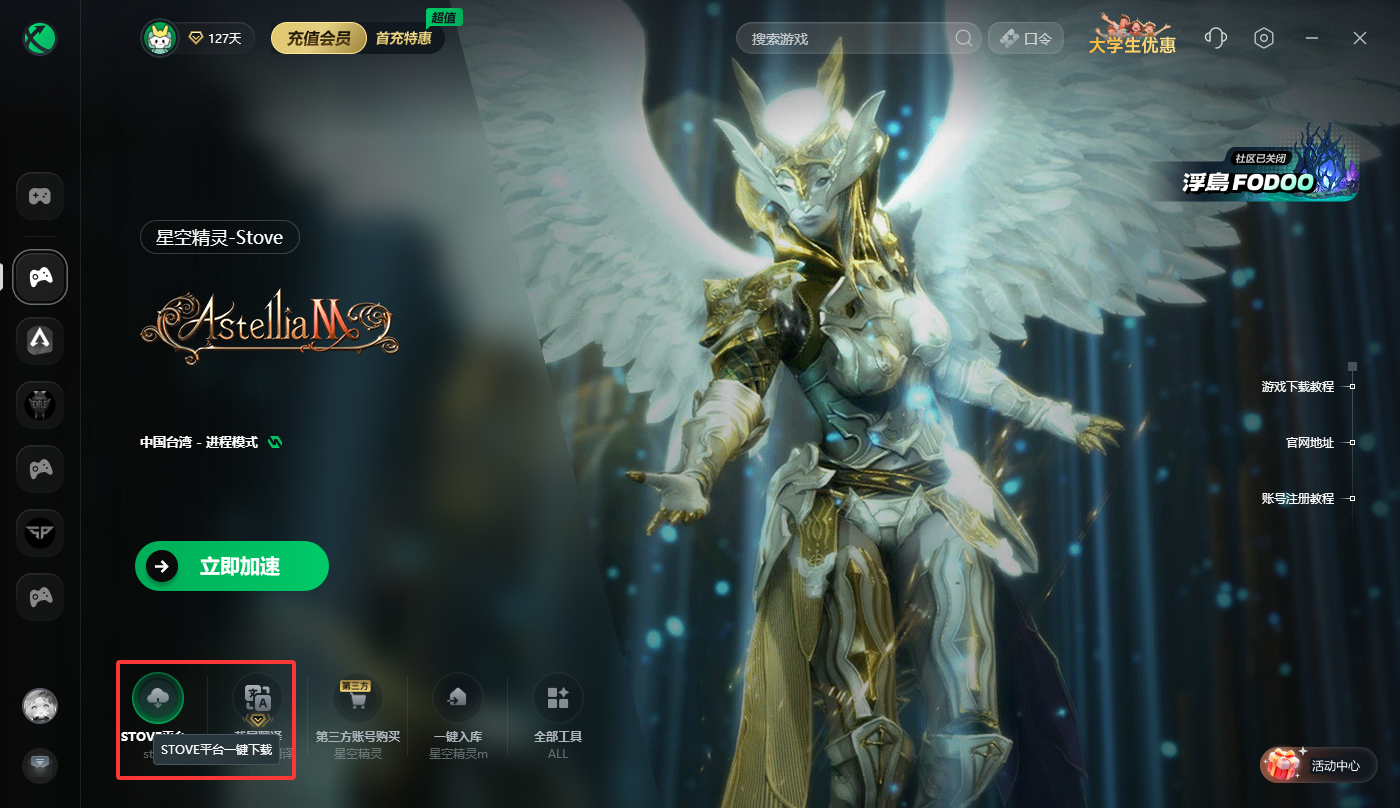The width and height of the screenshot is (1400, 808).
Task: Open the 口令 code button
Action: (x=1026, y=39)
